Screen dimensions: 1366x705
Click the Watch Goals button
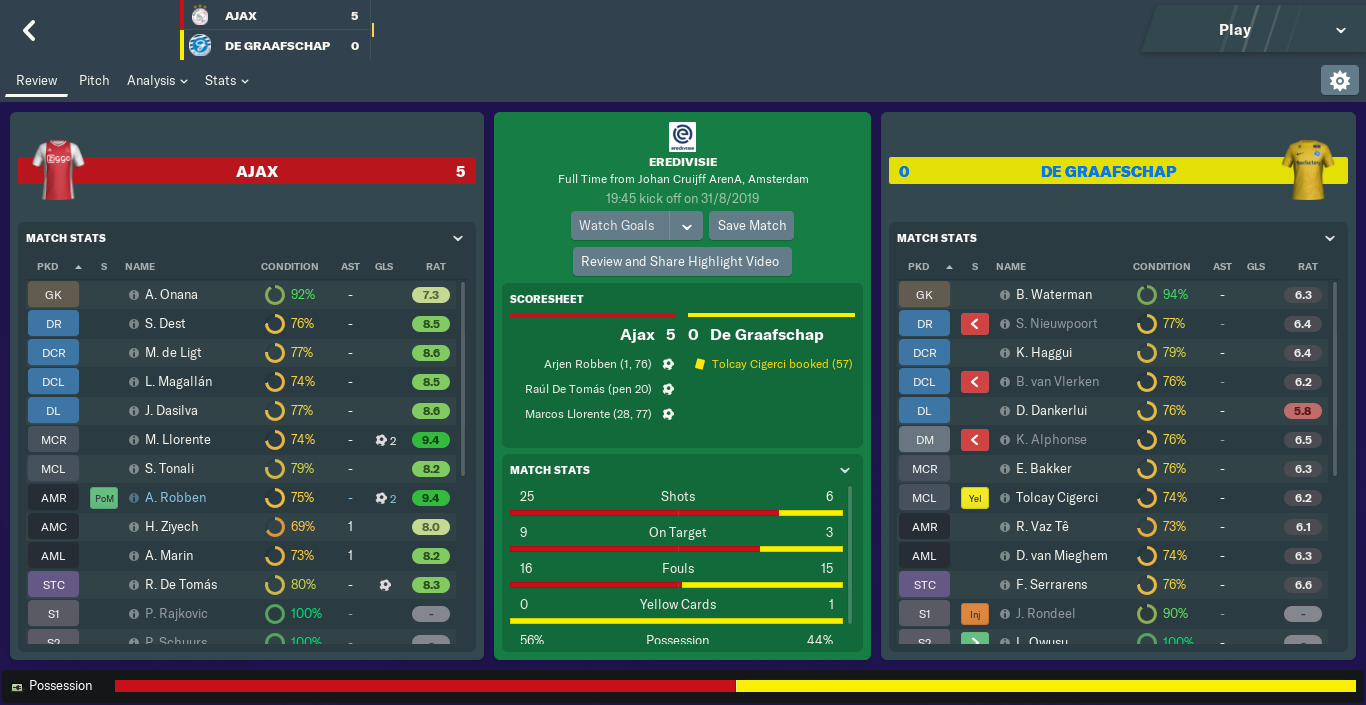(x=617, y=225)
